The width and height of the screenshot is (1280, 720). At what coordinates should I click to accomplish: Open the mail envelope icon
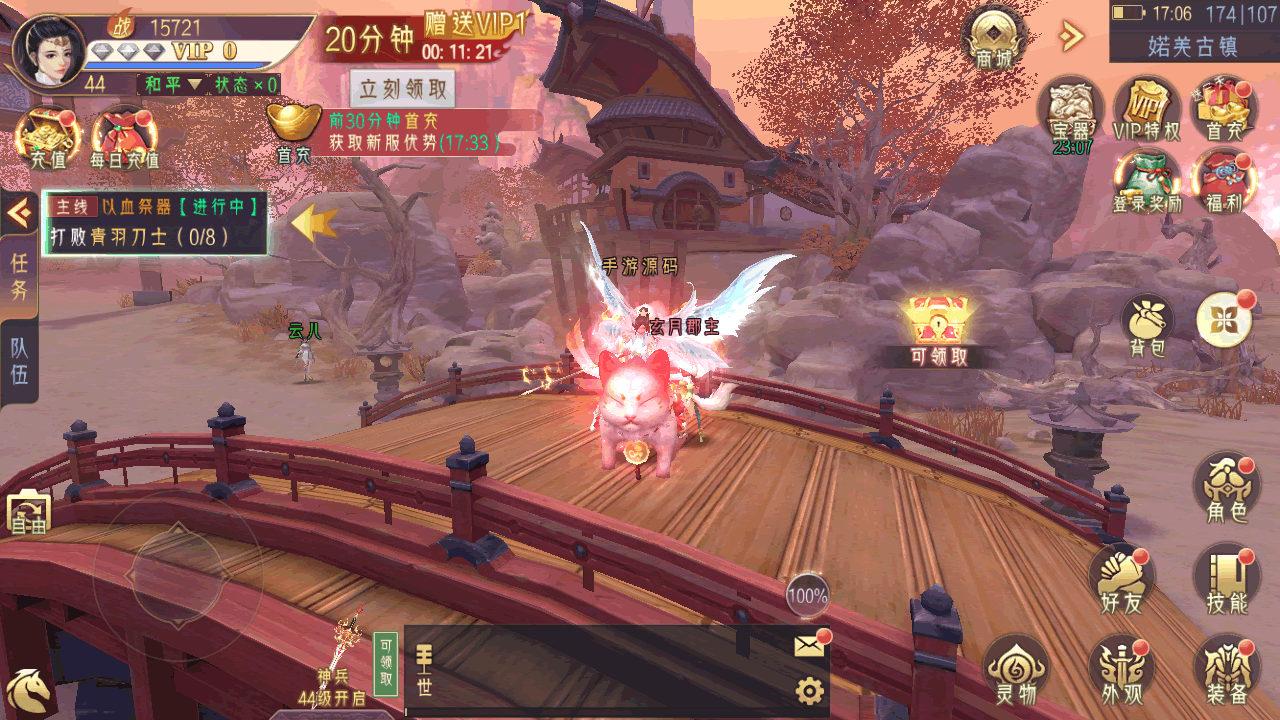tap(810, 646)
